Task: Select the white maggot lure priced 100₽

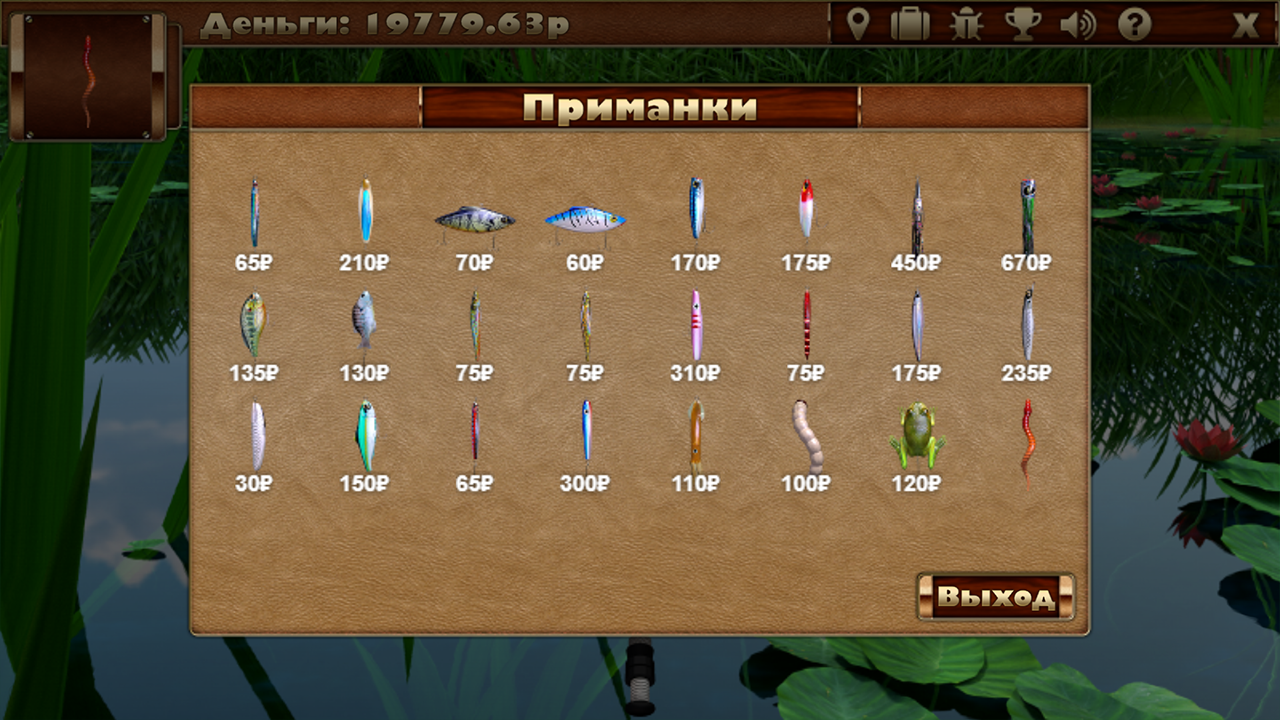Action: (x=805, y=438)
